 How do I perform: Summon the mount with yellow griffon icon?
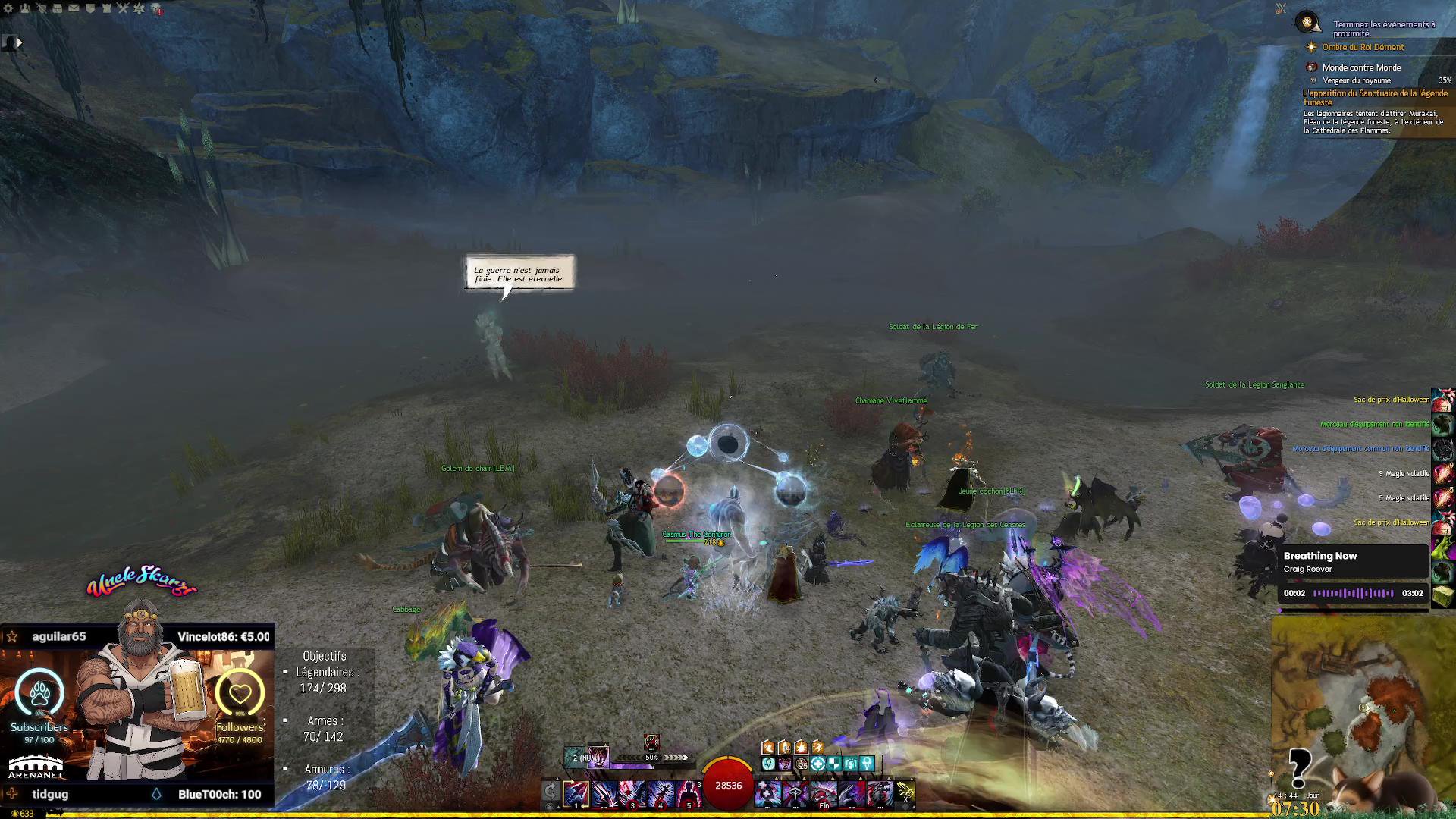point(905,792)
